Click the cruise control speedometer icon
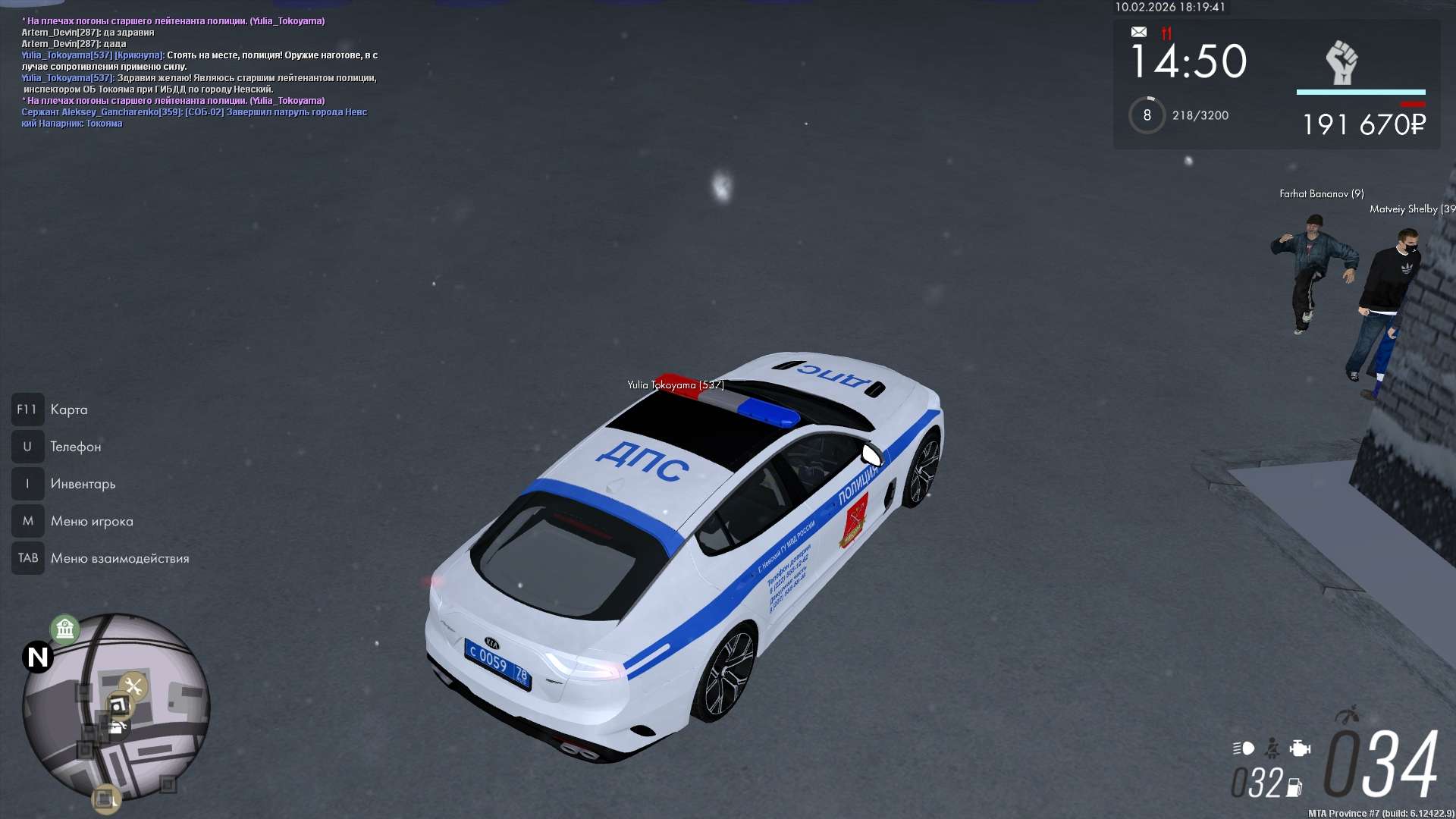This screenshot has height=819, width=1456. pos(1348,715)
